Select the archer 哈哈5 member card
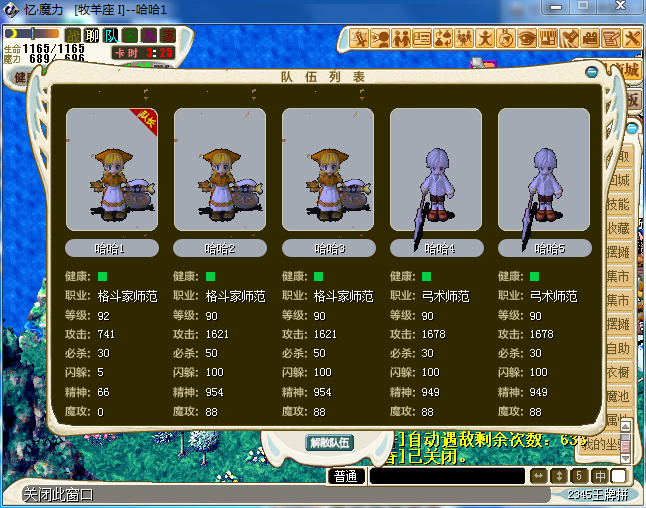The height and width of the screenshot is (508, 646). tap(544, 172)
